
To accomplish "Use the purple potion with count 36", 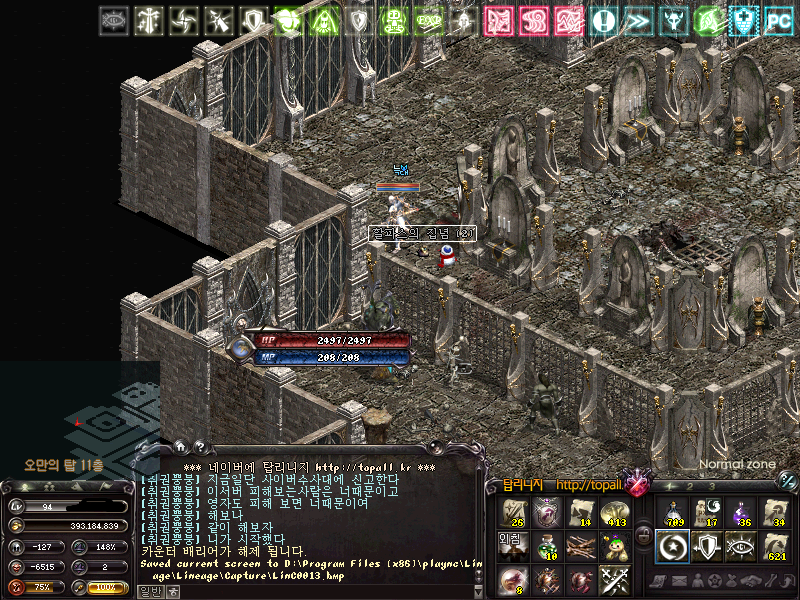I will pyautogui.click(x=741, y=513).
